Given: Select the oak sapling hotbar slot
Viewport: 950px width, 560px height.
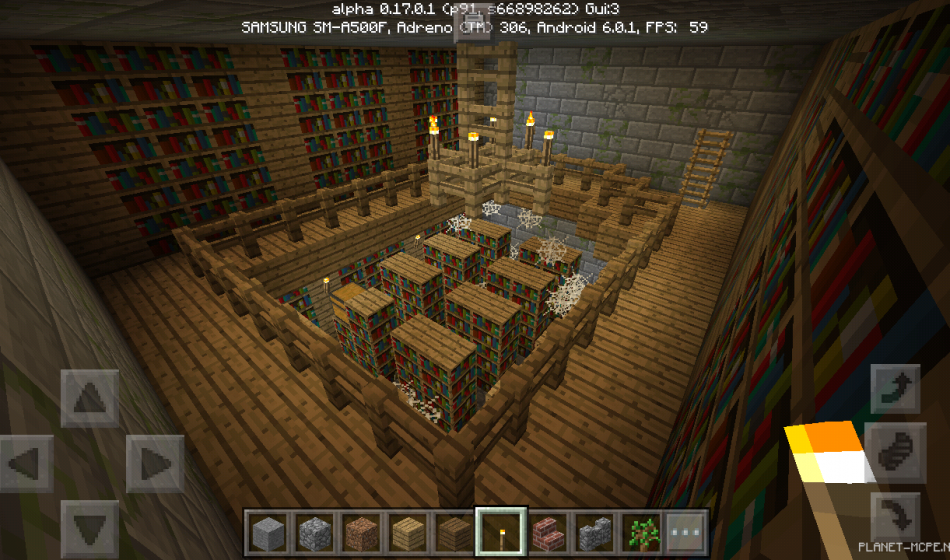Looking at the screenshot, I should 639,530.
